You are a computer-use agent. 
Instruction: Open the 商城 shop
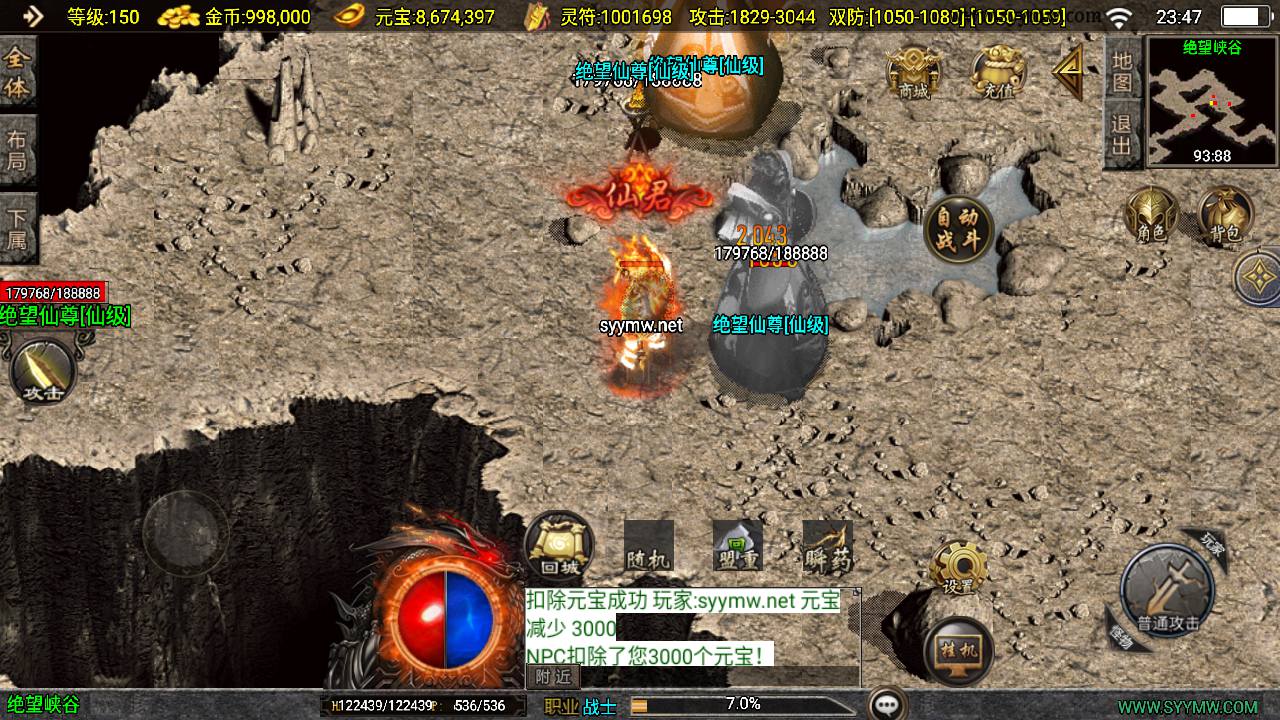pos(913,73)
